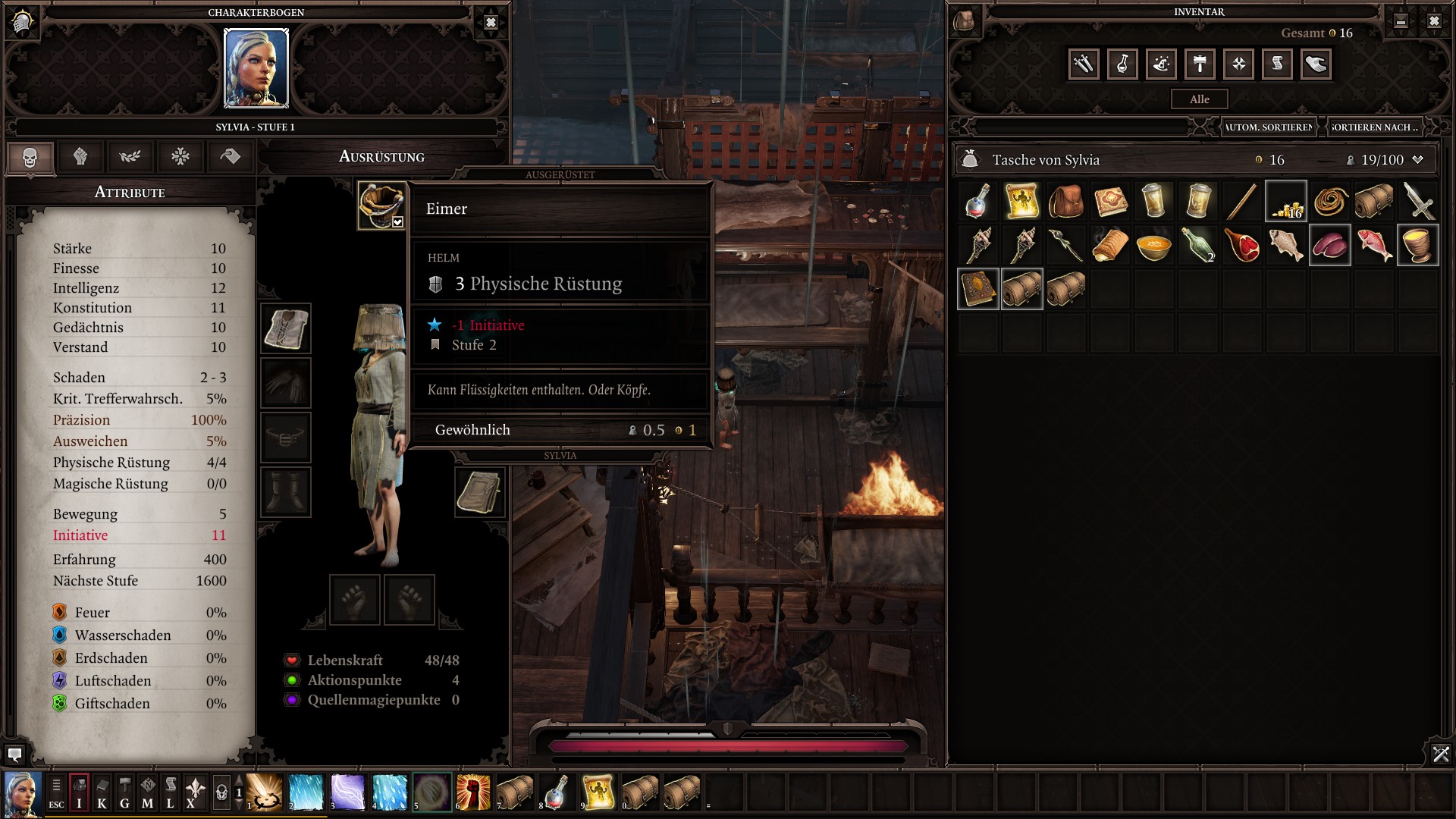The width and height of the screenshot is (1456, 819).
Task: Pick the coiled rope in inventory
Action: 1330,202
